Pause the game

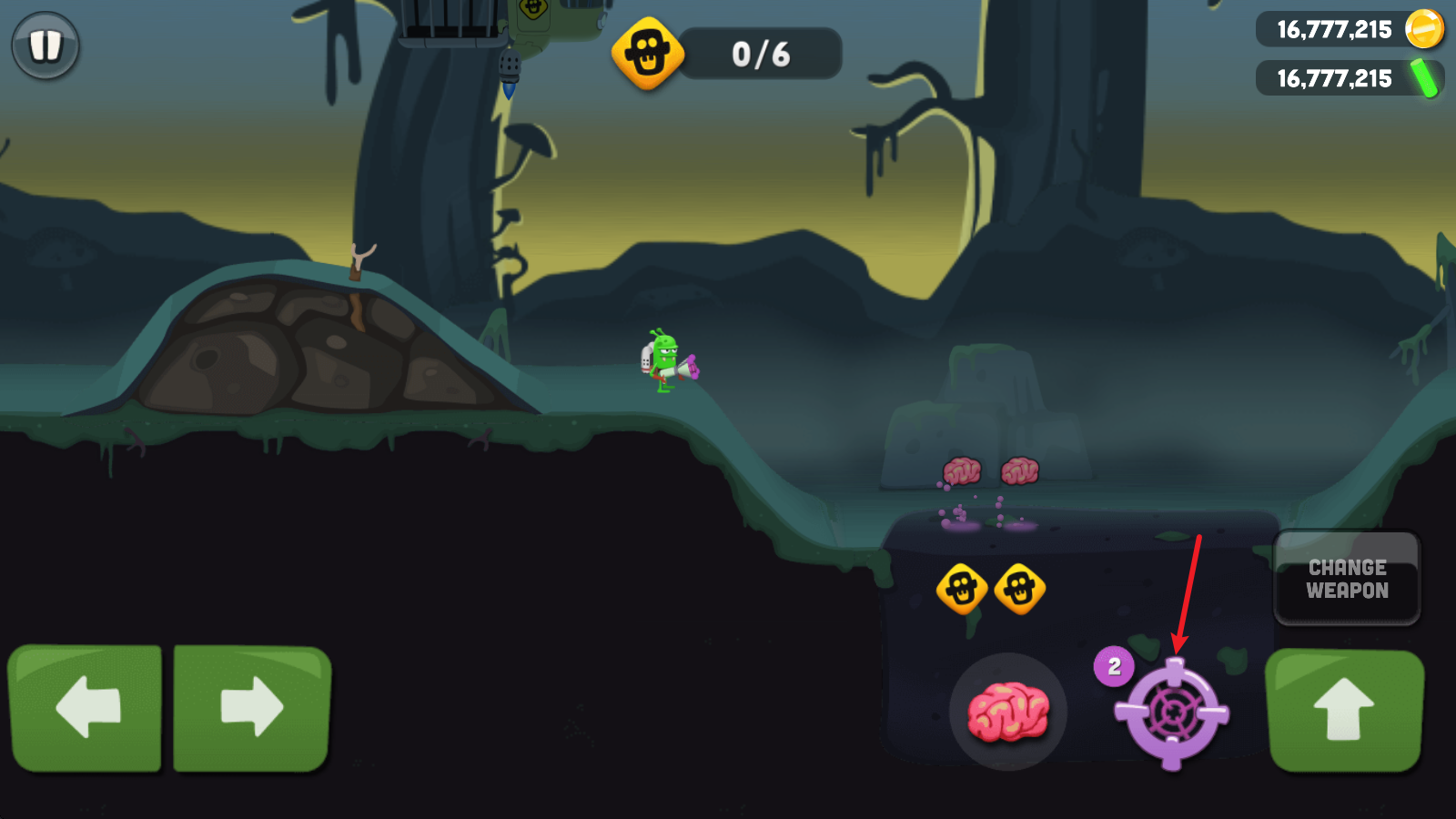click(45, 45)
